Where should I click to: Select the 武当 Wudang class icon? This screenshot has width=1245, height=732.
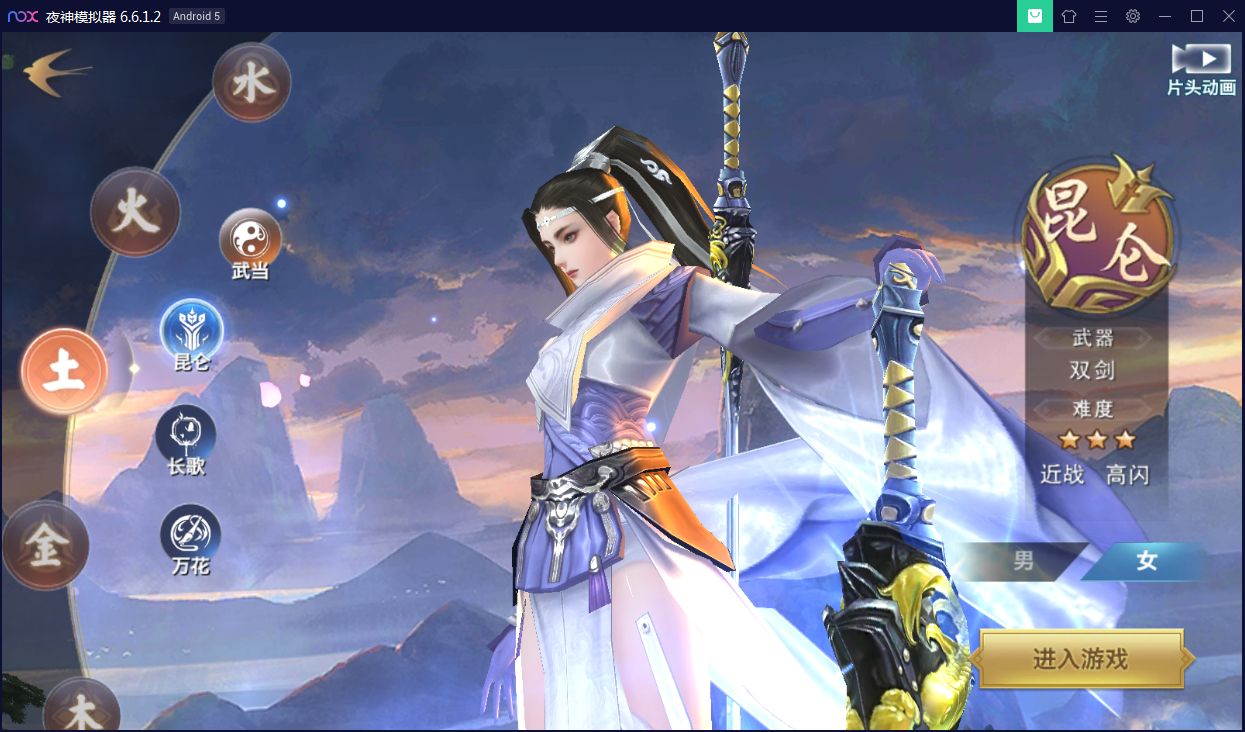[250, 239]
